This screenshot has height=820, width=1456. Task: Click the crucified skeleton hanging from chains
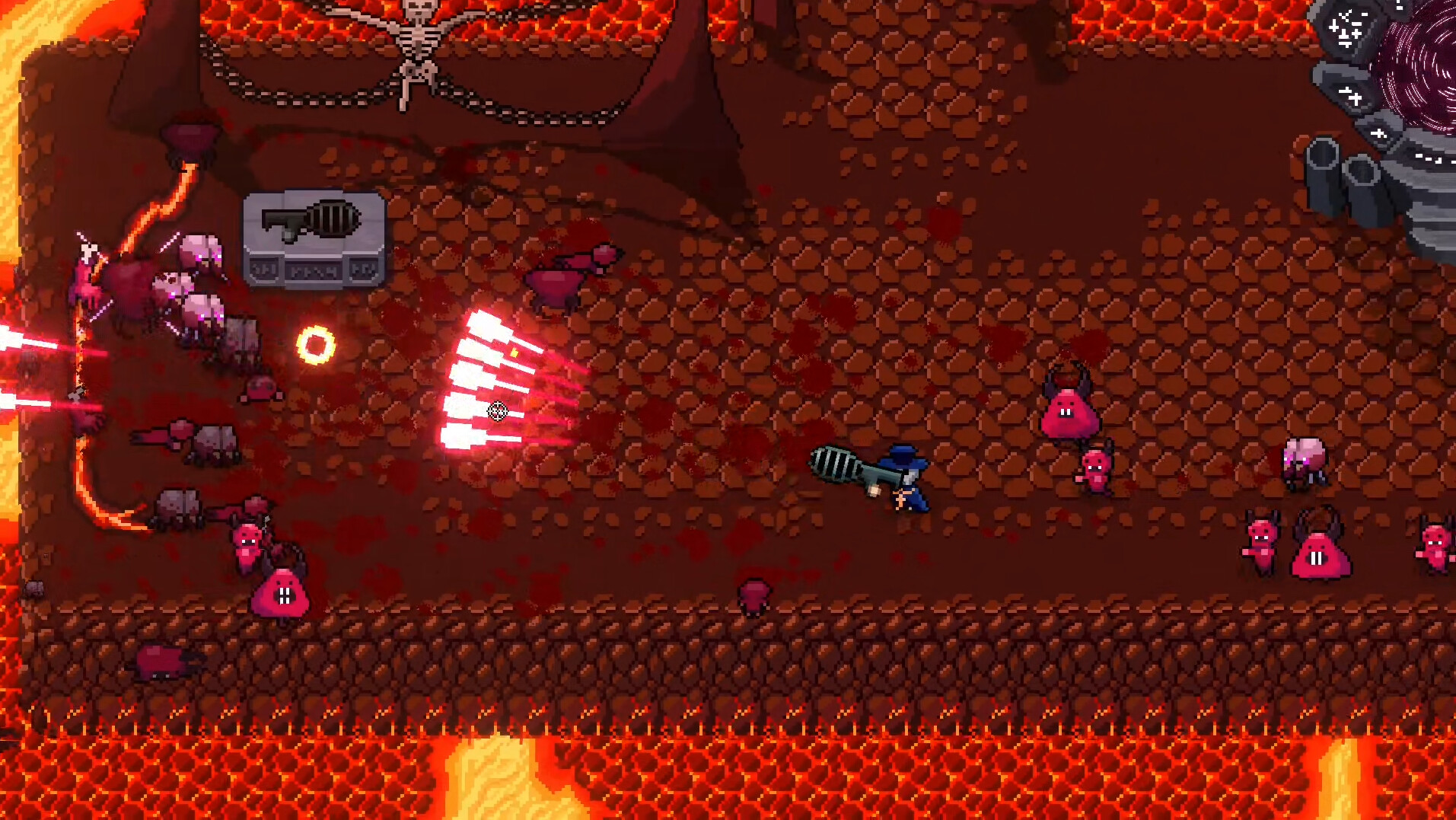pos(417,49)
